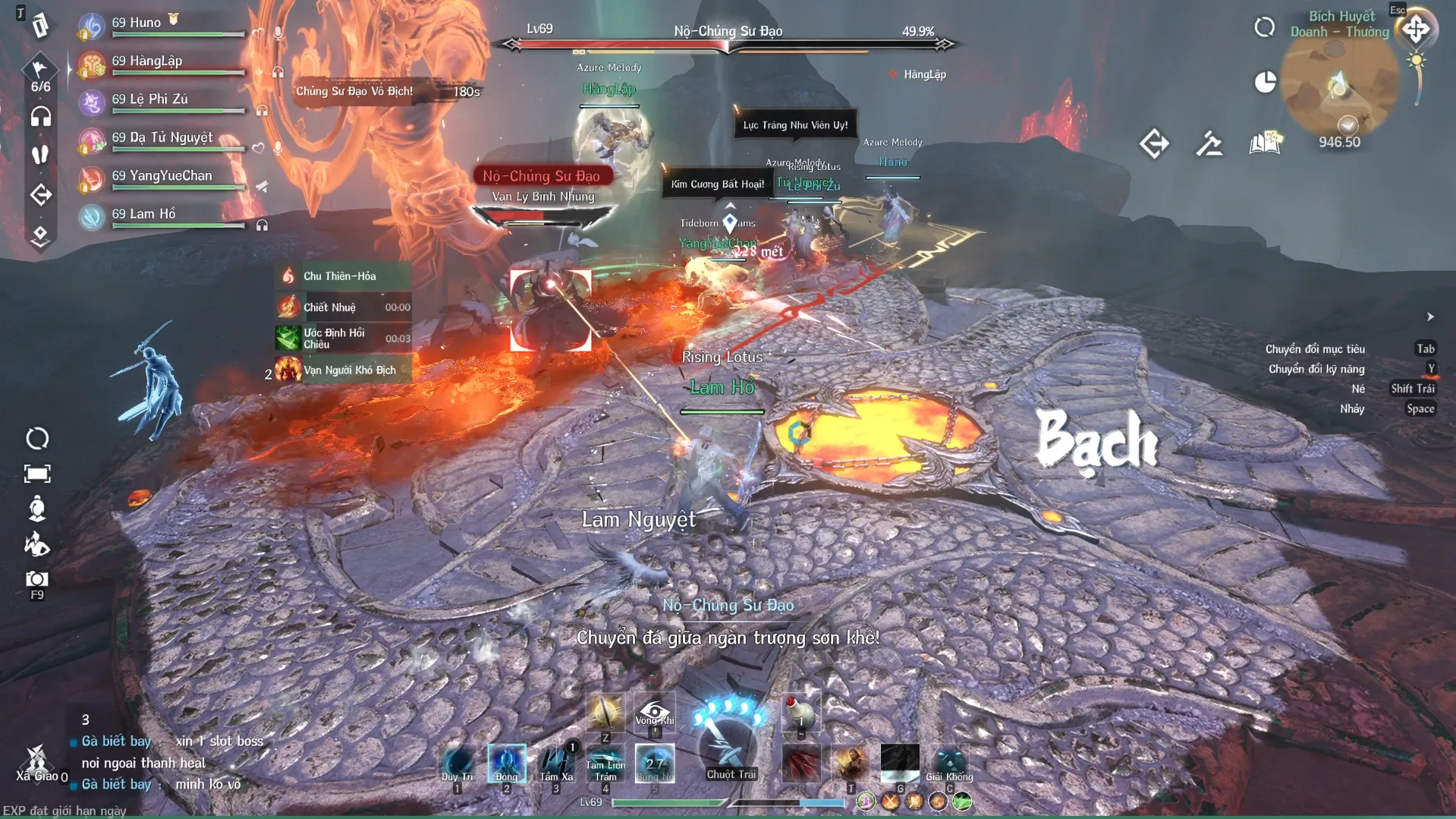
Task: Trigger the Vọng Khí eye ability
Action: pyautogui.click(x=654, y=712)
